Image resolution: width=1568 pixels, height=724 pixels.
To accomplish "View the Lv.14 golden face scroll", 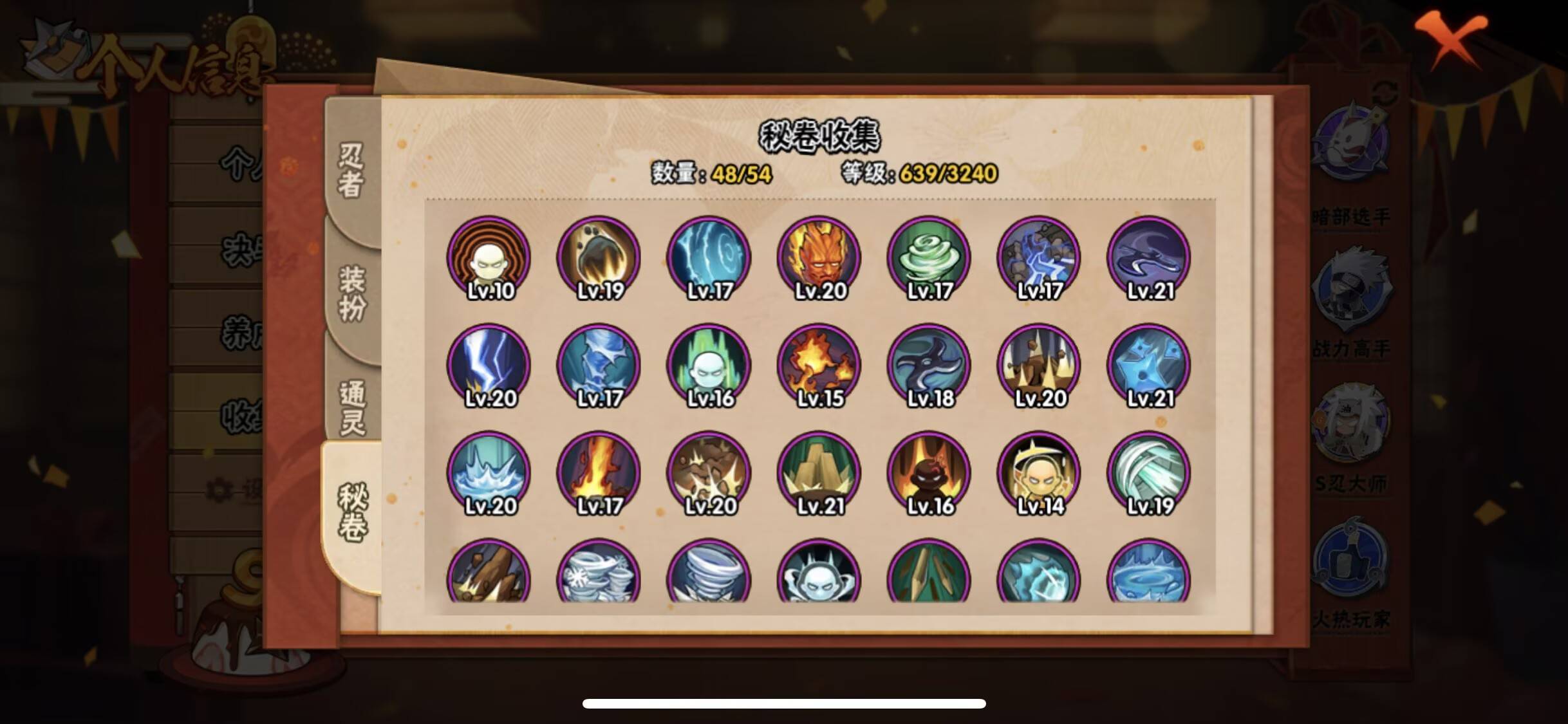I will coord(1037,473).
